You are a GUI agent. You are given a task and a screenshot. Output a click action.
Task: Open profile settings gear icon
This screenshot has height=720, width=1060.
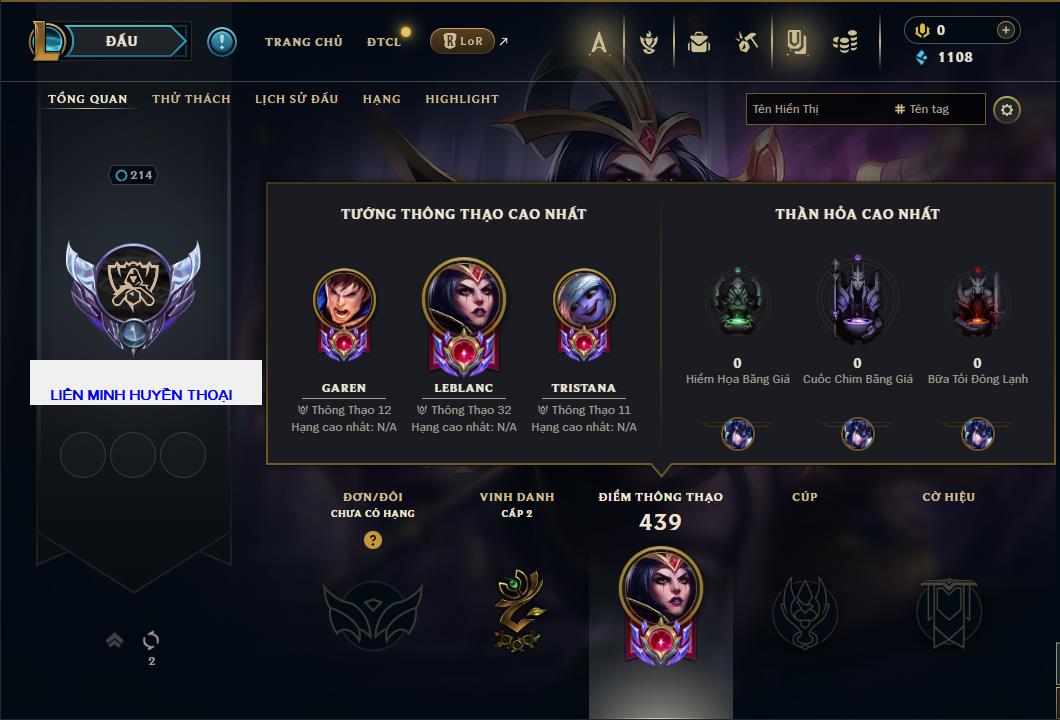(1007, 109)
